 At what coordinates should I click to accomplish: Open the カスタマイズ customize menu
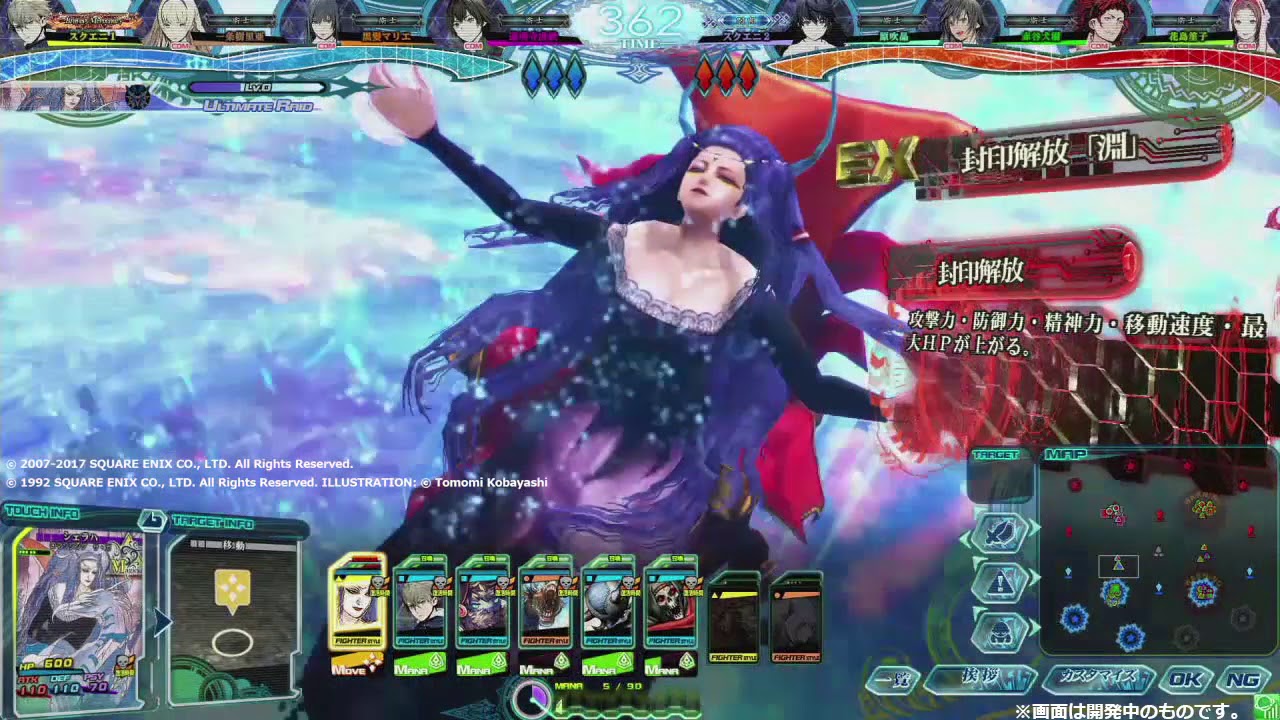coord(1098,680)
